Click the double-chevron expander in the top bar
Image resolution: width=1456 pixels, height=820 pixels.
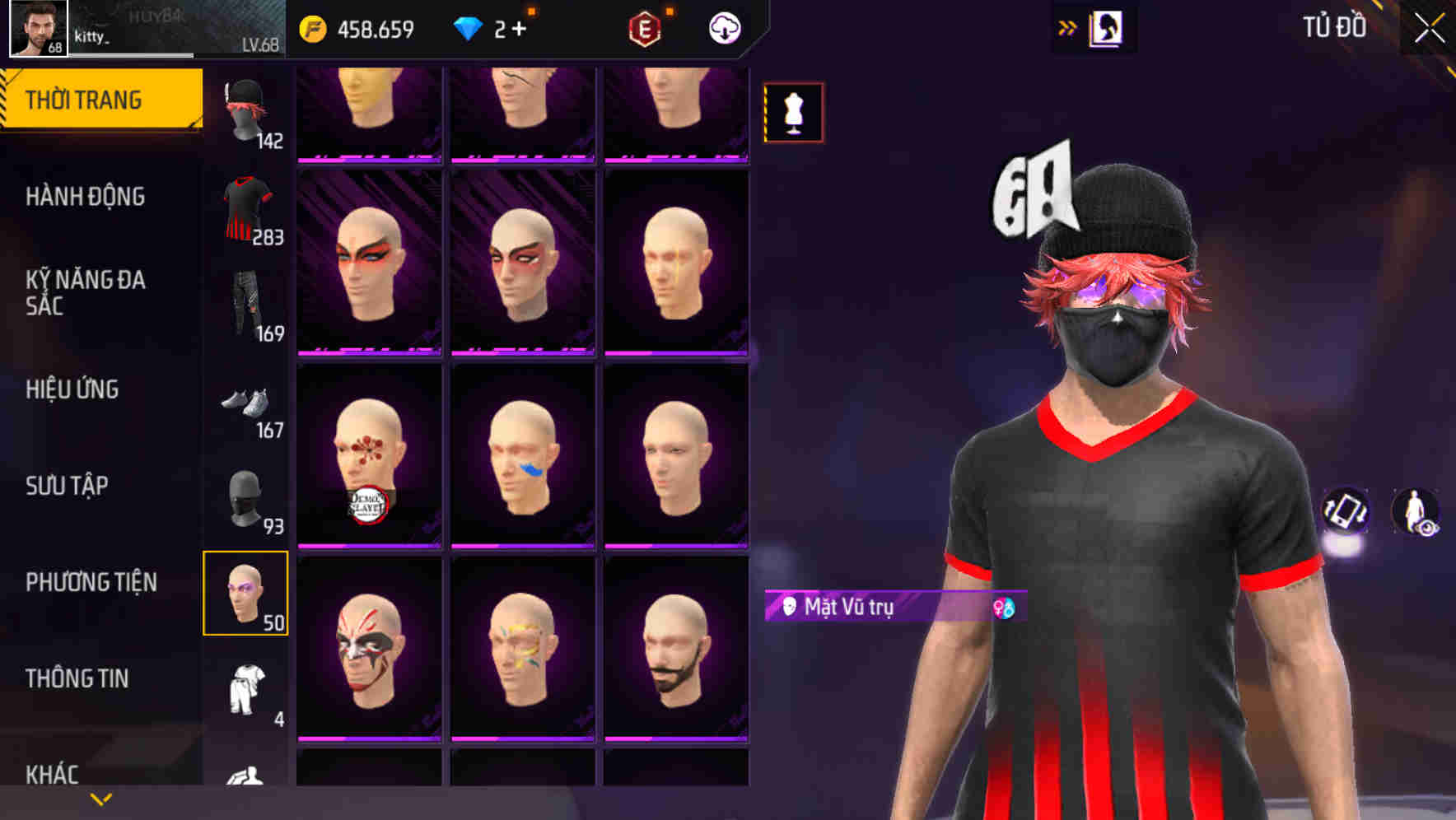(x=1066, y=26)
